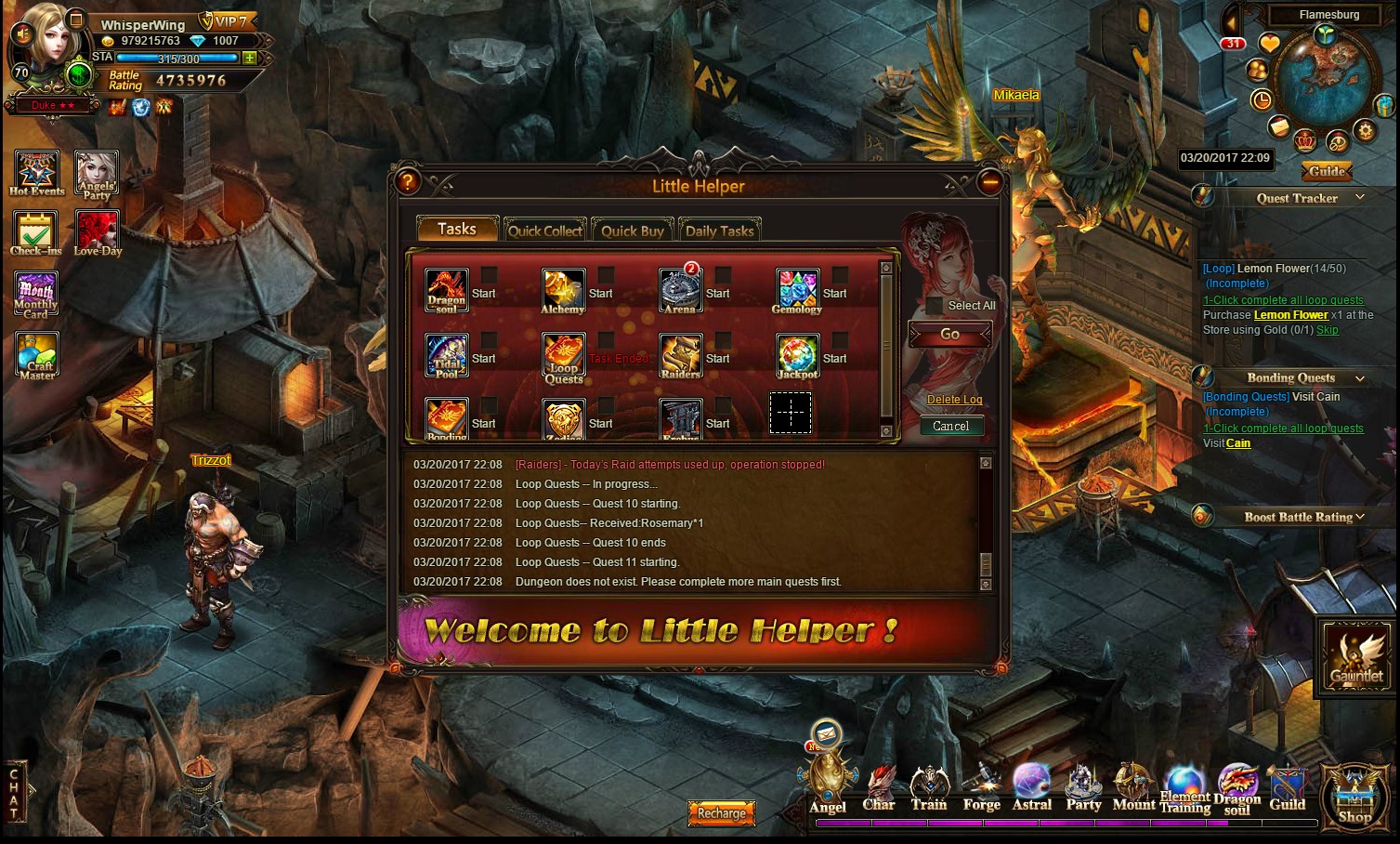
Task: Select the Alchemy task icon
Action: 563,289
